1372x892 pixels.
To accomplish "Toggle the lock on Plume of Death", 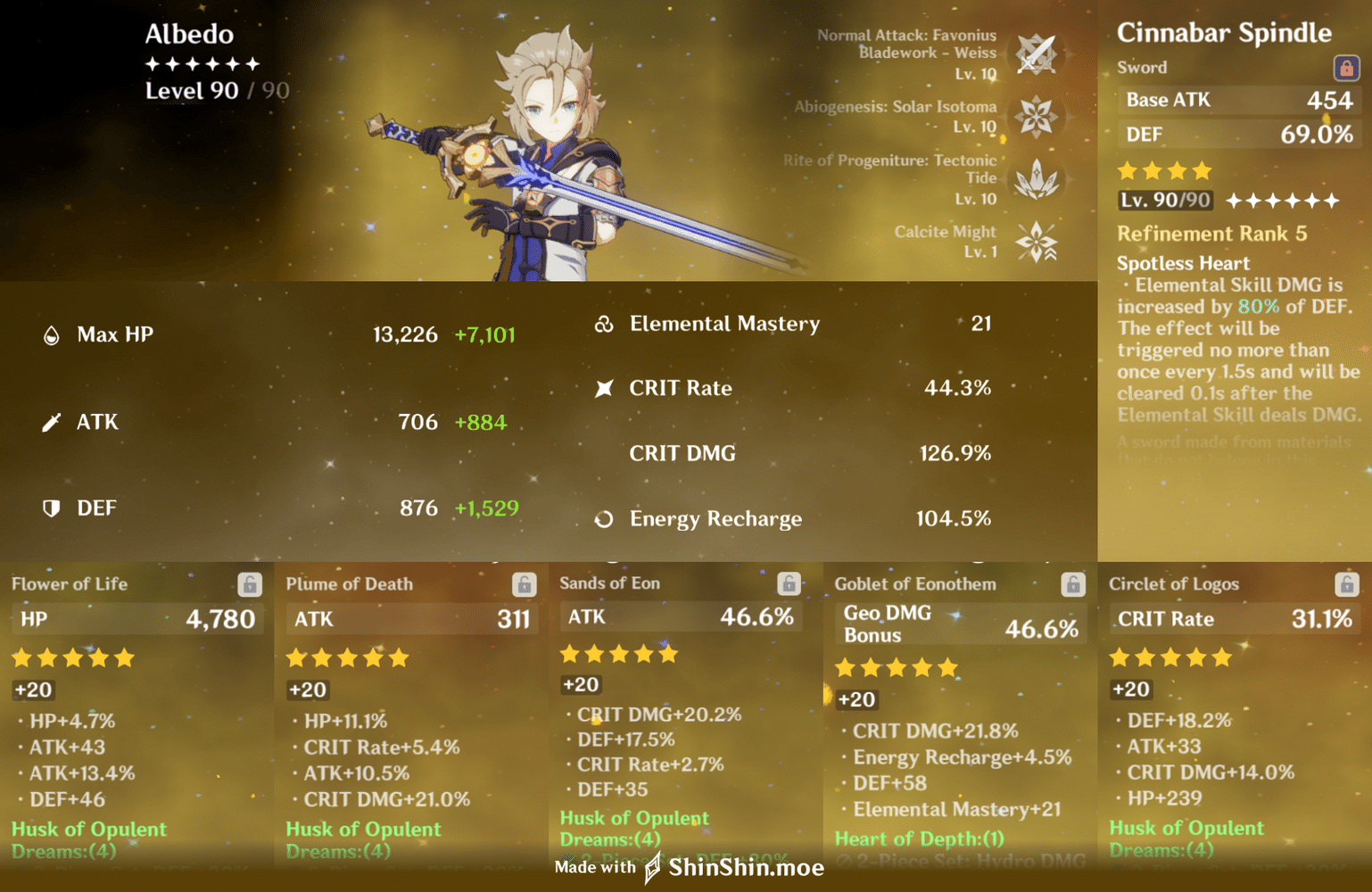I will (x=525, y=584).
